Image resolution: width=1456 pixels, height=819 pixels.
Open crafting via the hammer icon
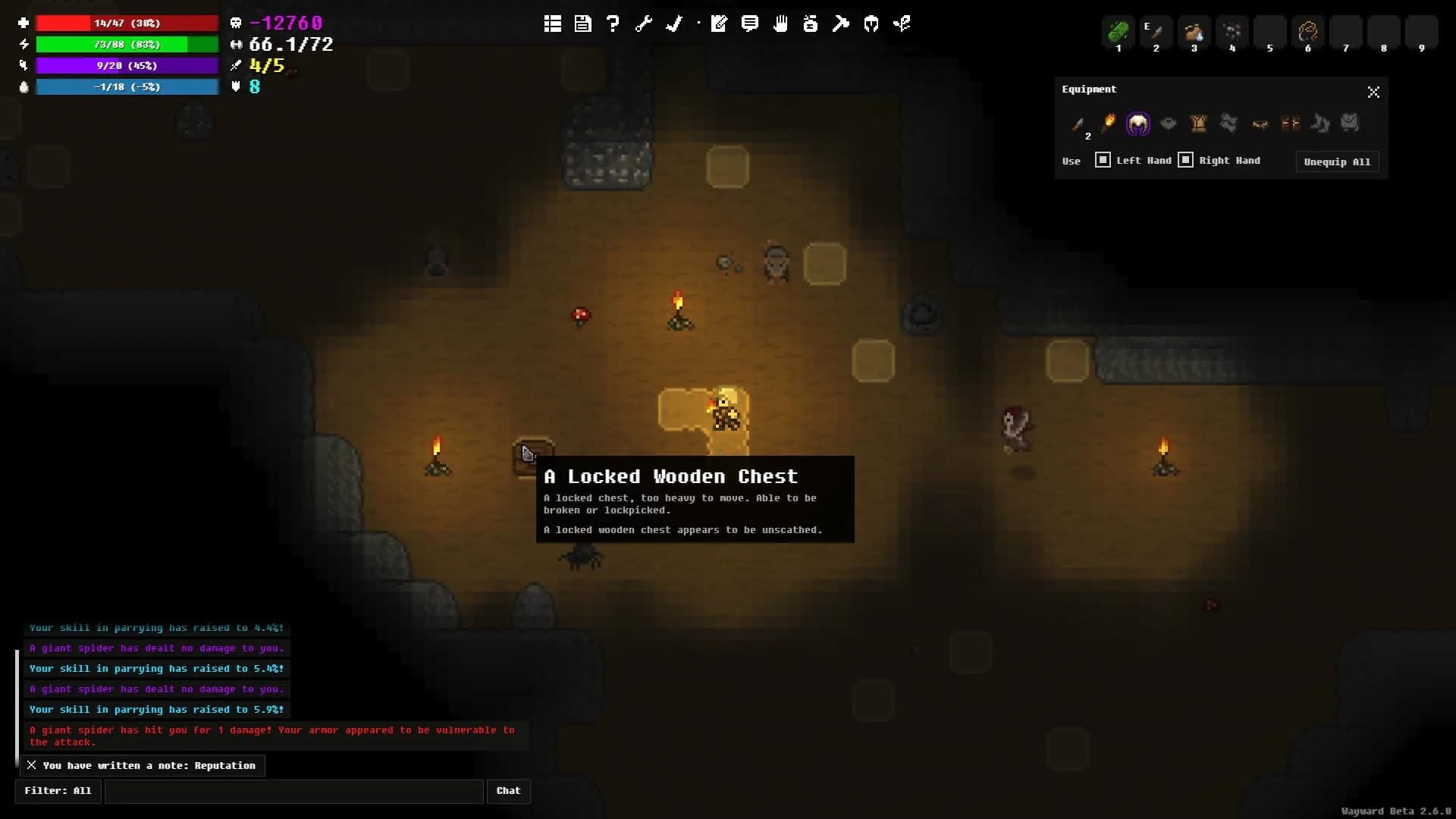coord(841,24)
